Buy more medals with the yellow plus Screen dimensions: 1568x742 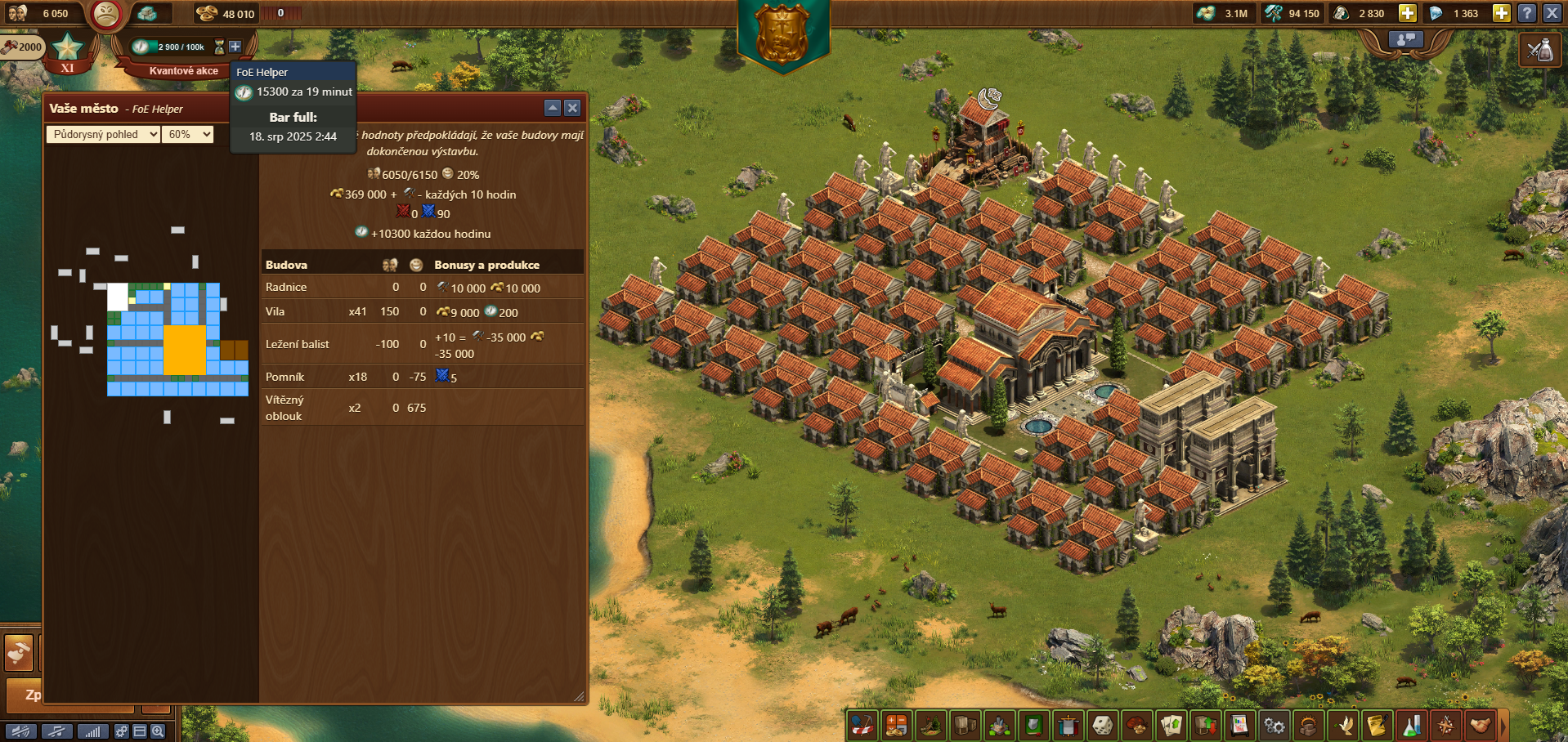coord(1407,13)
